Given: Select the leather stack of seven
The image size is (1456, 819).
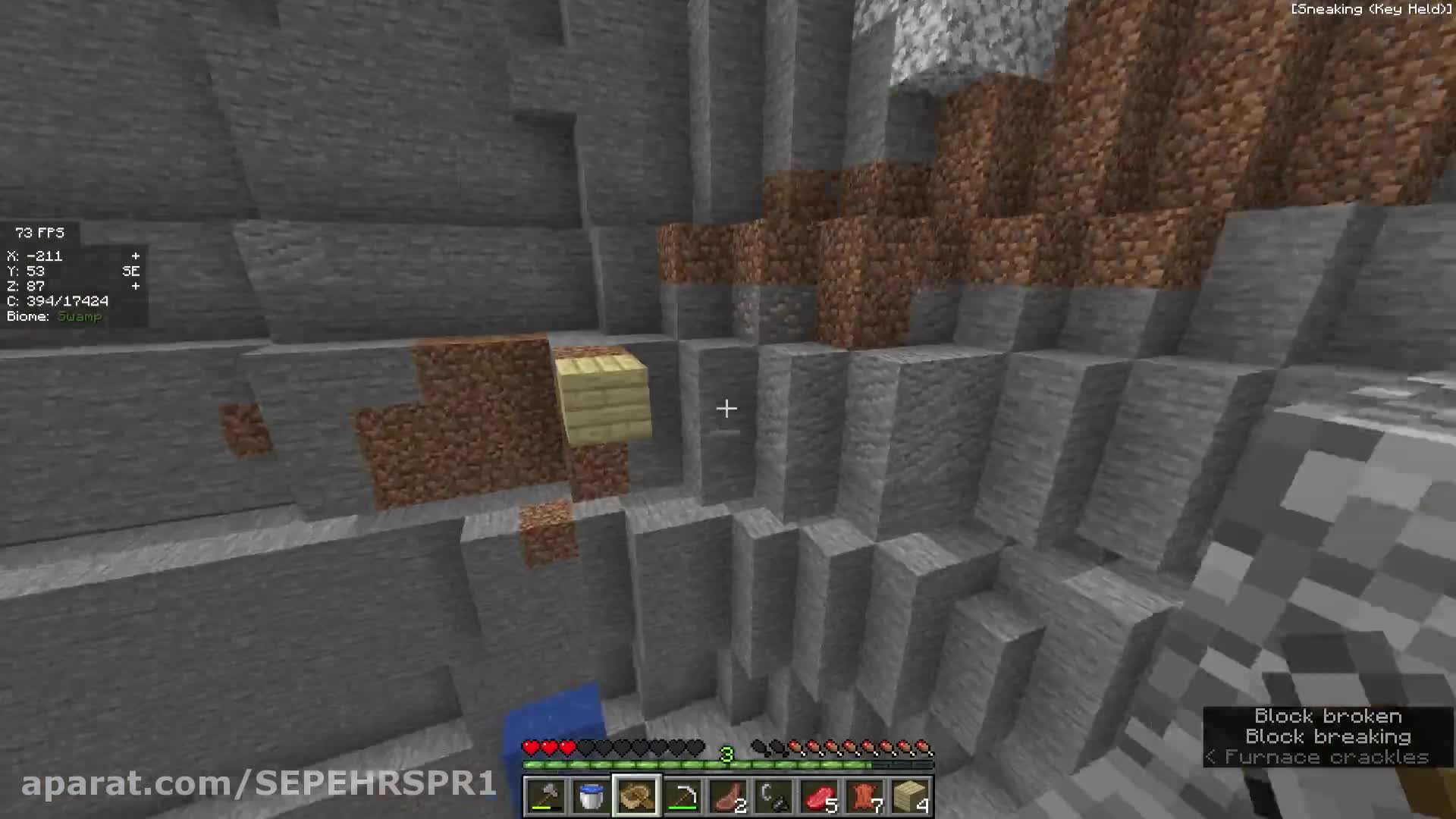Looking at the screenshot, I should [864, 796].
